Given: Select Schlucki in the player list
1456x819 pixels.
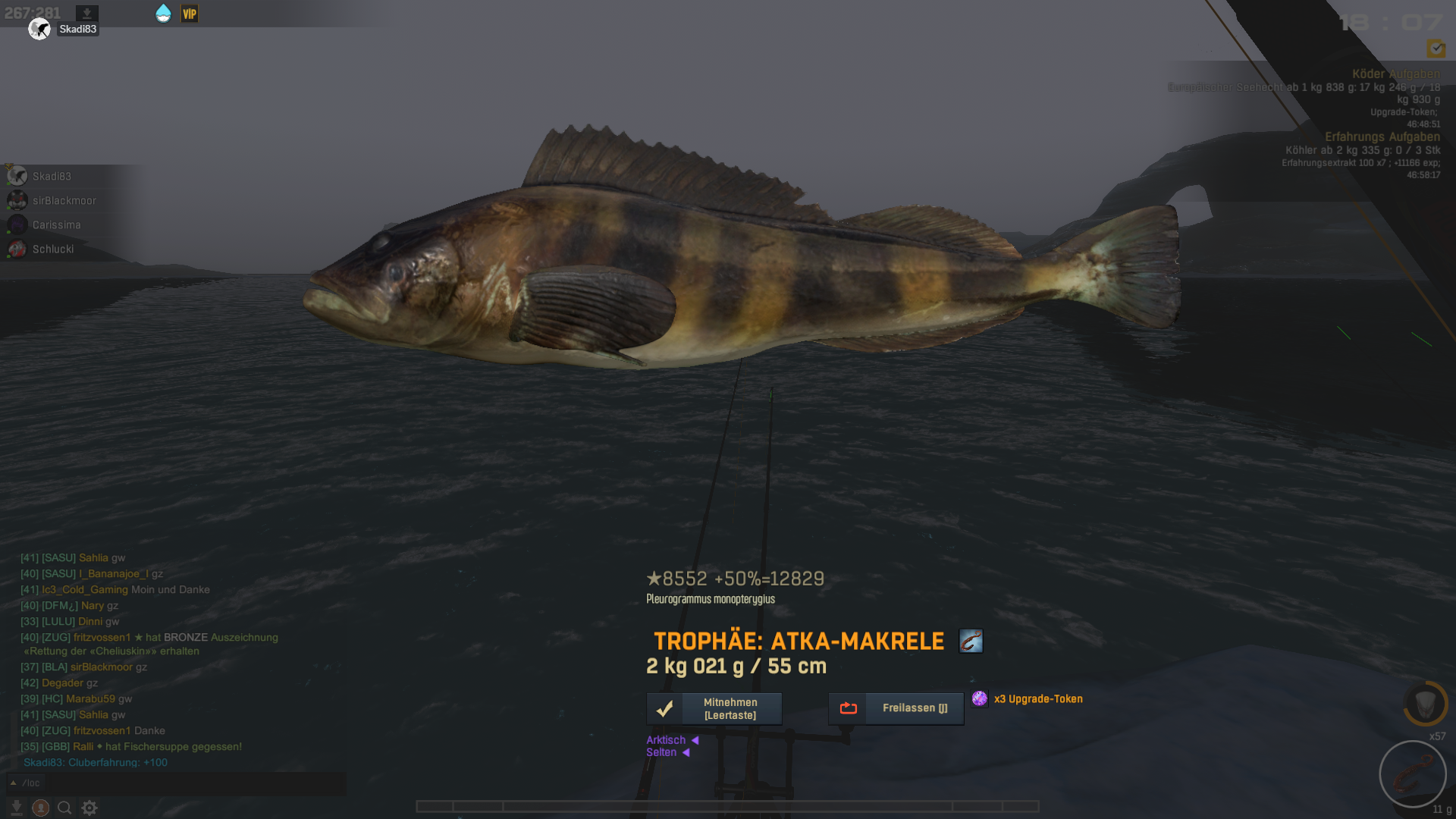Looking at the screenshot, I should coord(53,249).
